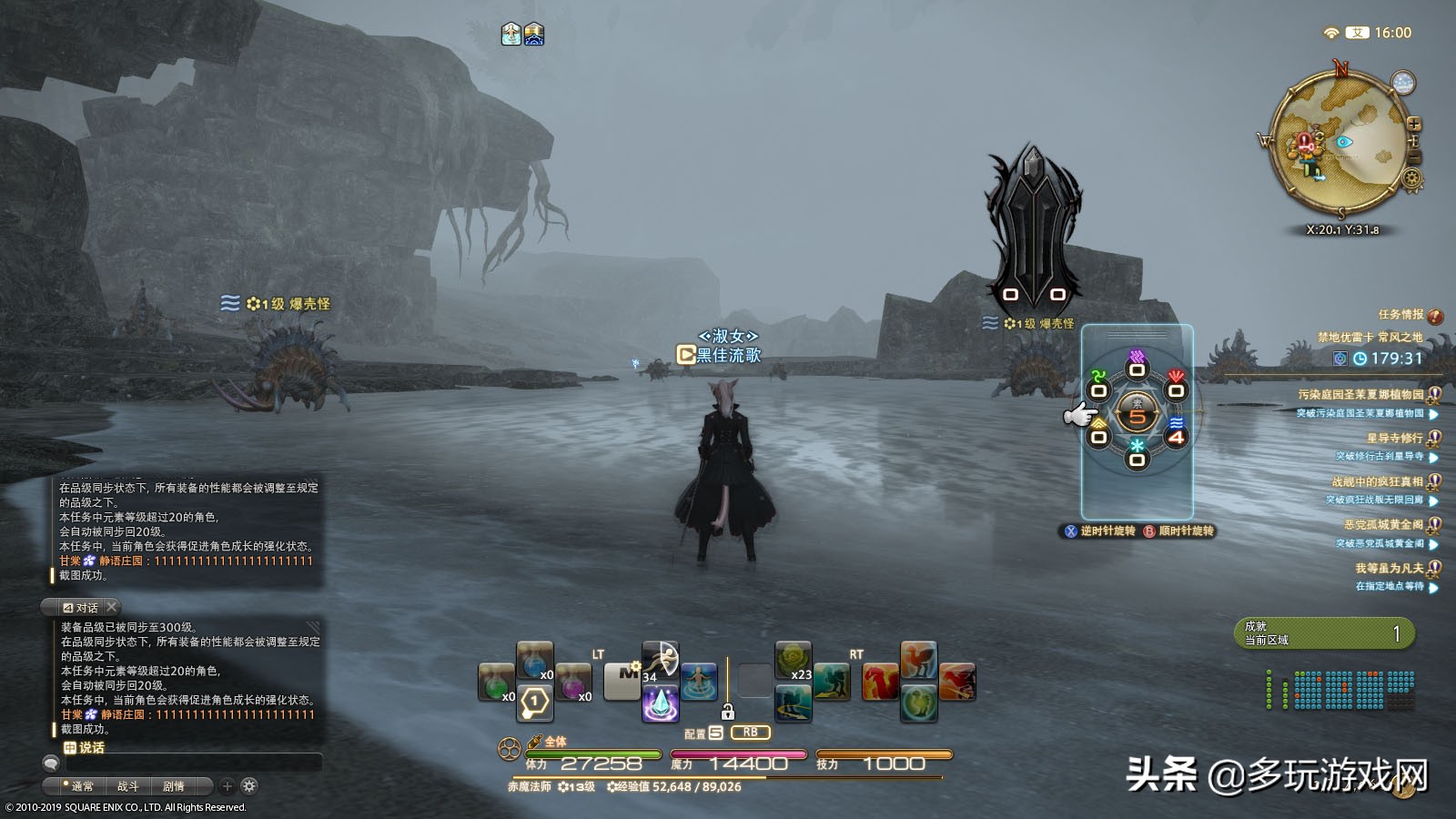The image size is (1456, 819).
Task: Click the macro M hotbar slot
Action: point(622,681)
